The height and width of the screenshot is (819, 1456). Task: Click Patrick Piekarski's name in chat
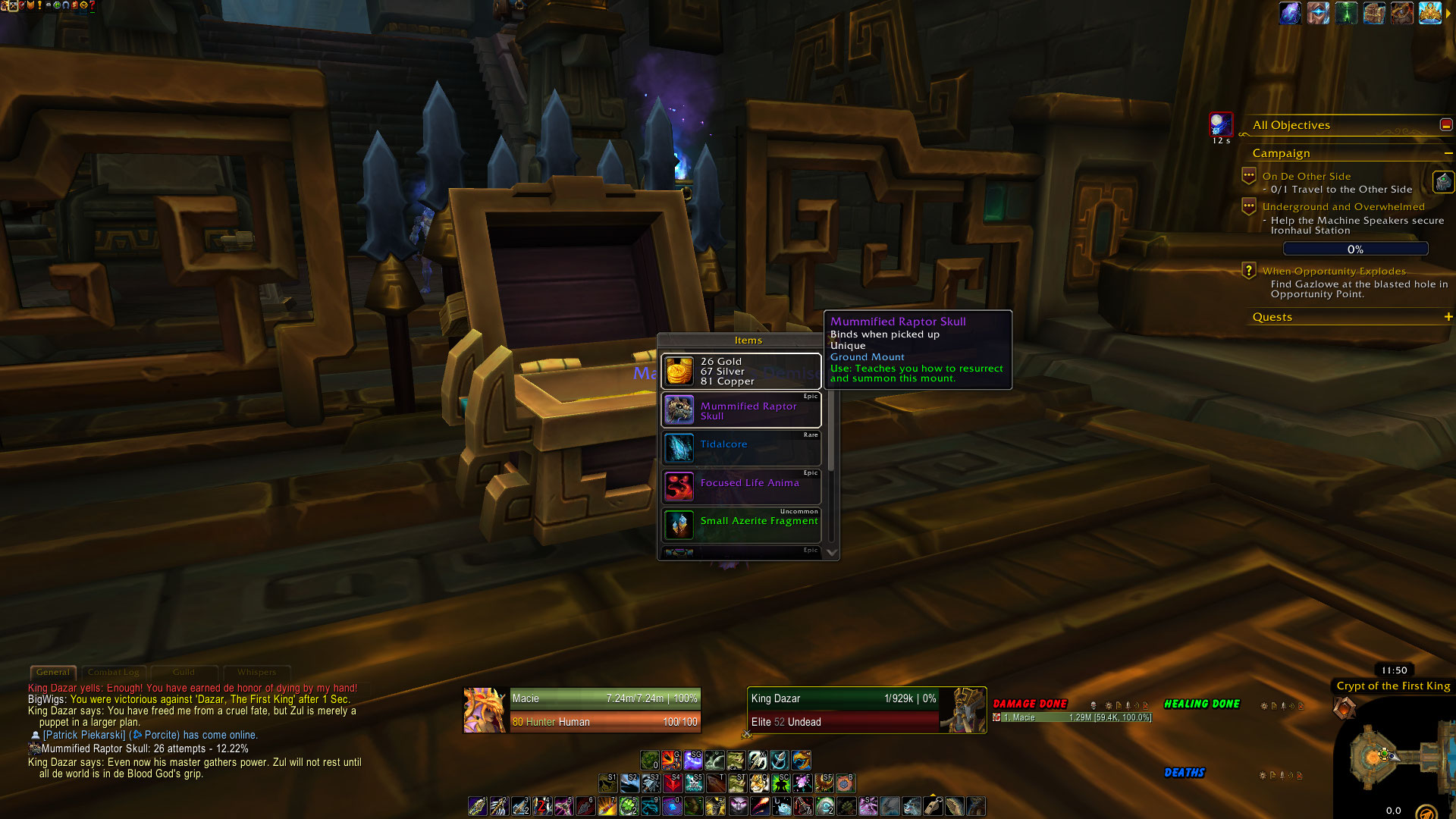click(84, 735)
